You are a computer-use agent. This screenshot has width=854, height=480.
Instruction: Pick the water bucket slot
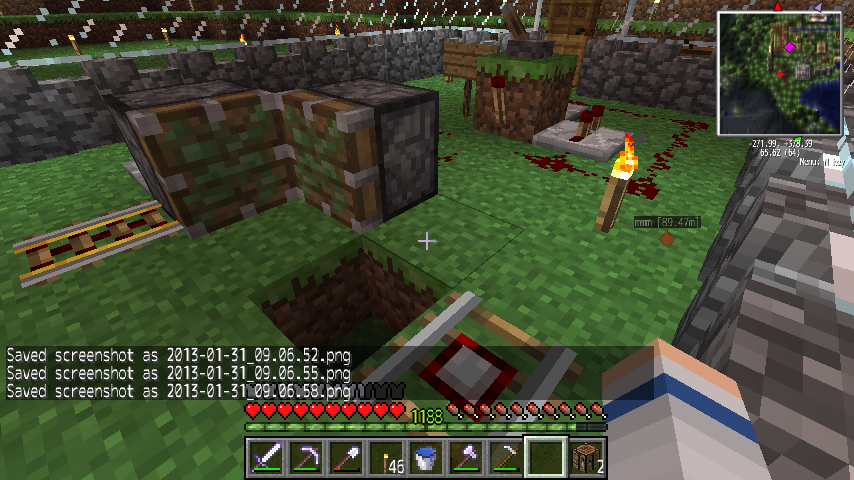[x=425, y=458]
